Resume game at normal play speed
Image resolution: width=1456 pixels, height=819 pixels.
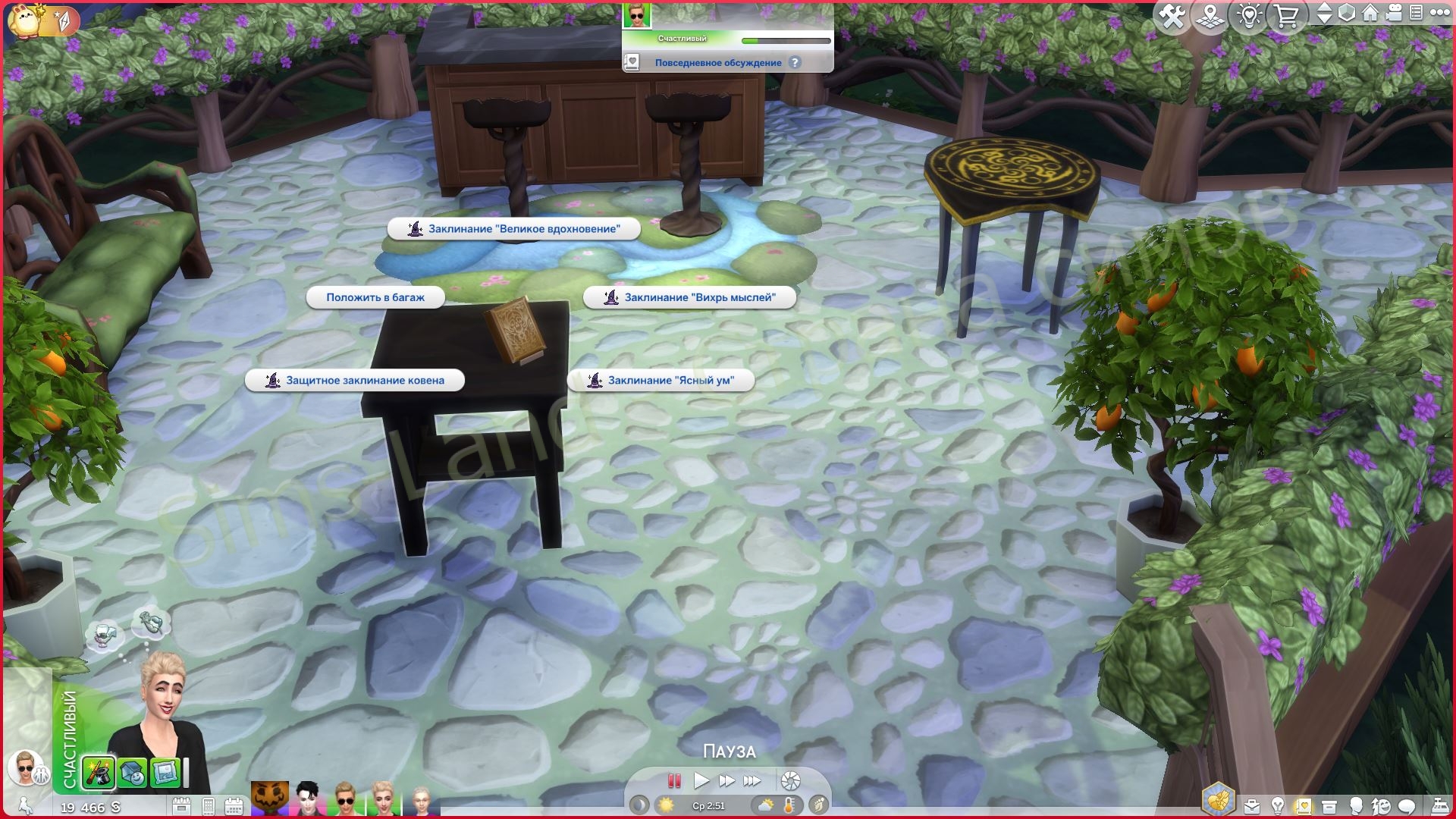(x=701, y=780)
